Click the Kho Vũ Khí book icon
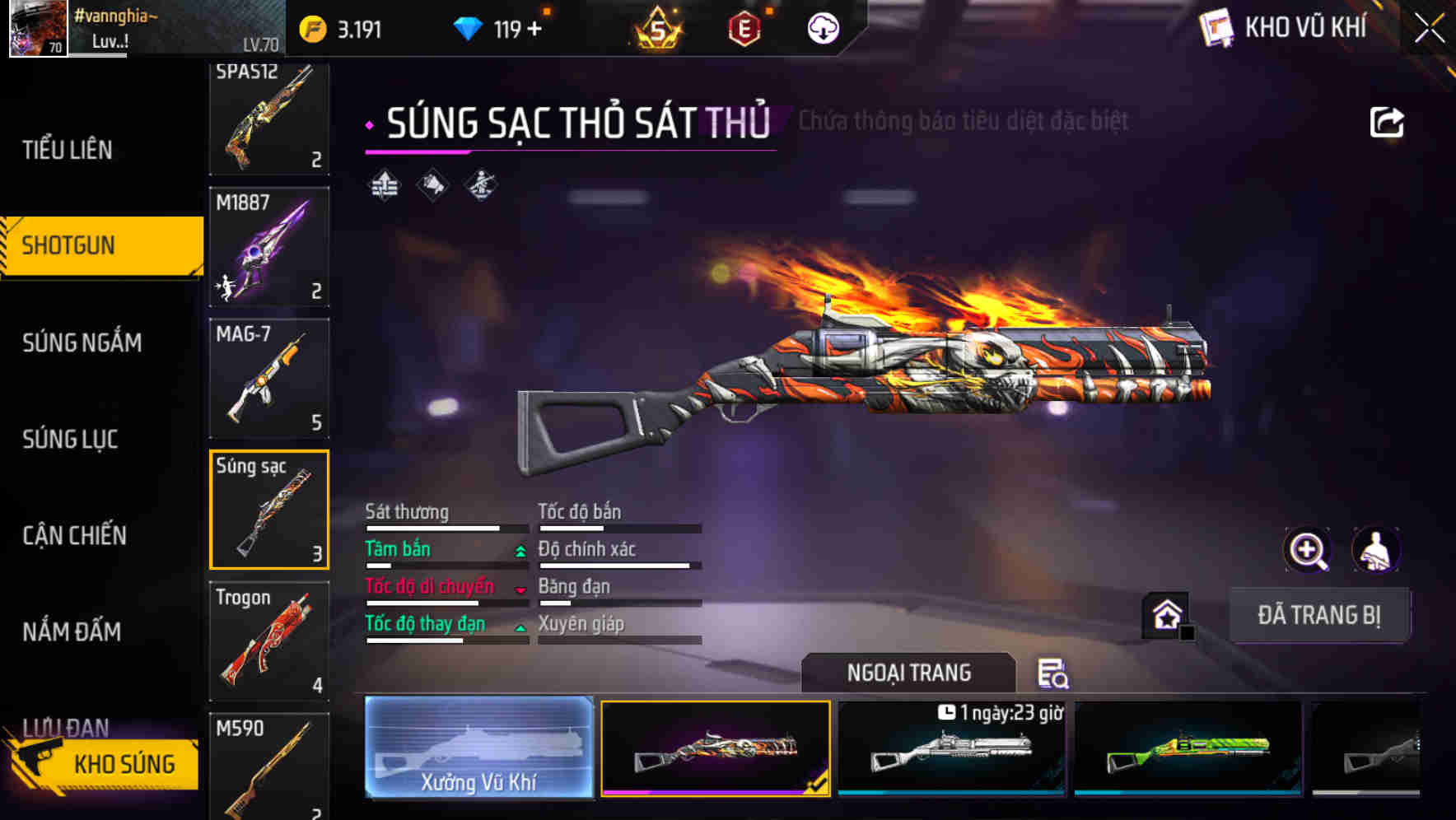This screenshot has height=820, width=1456. click(x=1216, y=27)
